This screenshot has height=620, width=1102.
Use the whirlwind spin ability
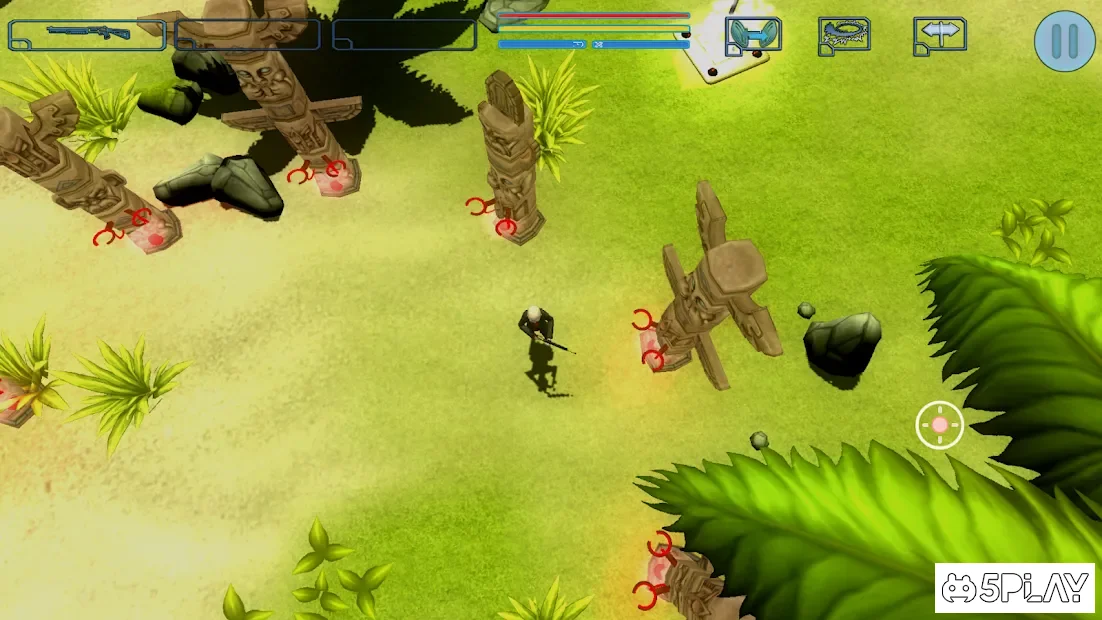point(844,36)
